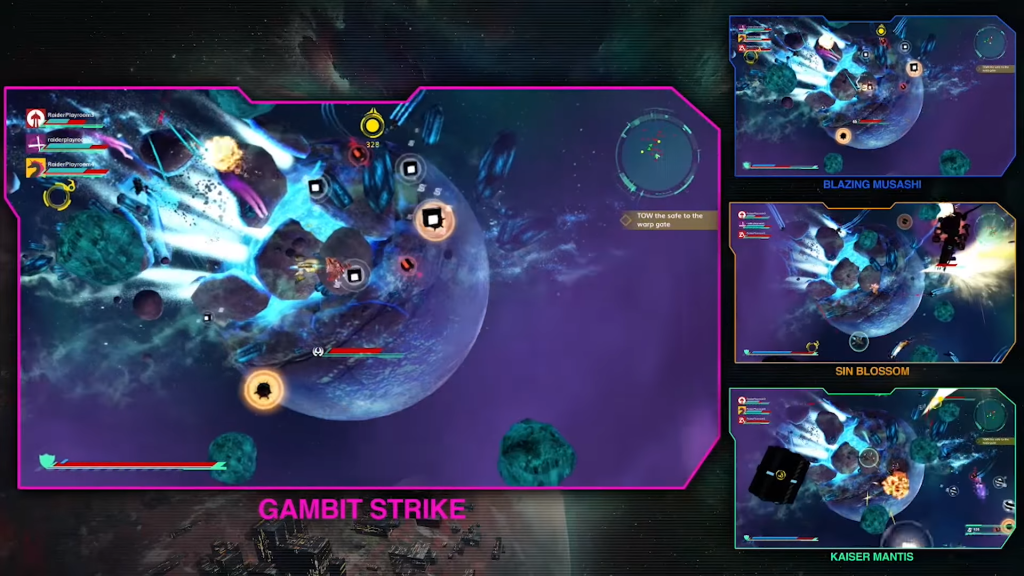
Task: Select the Sin Blossom gameplay thumbnail
Action: pyautogui.click(x=872, y=282)
